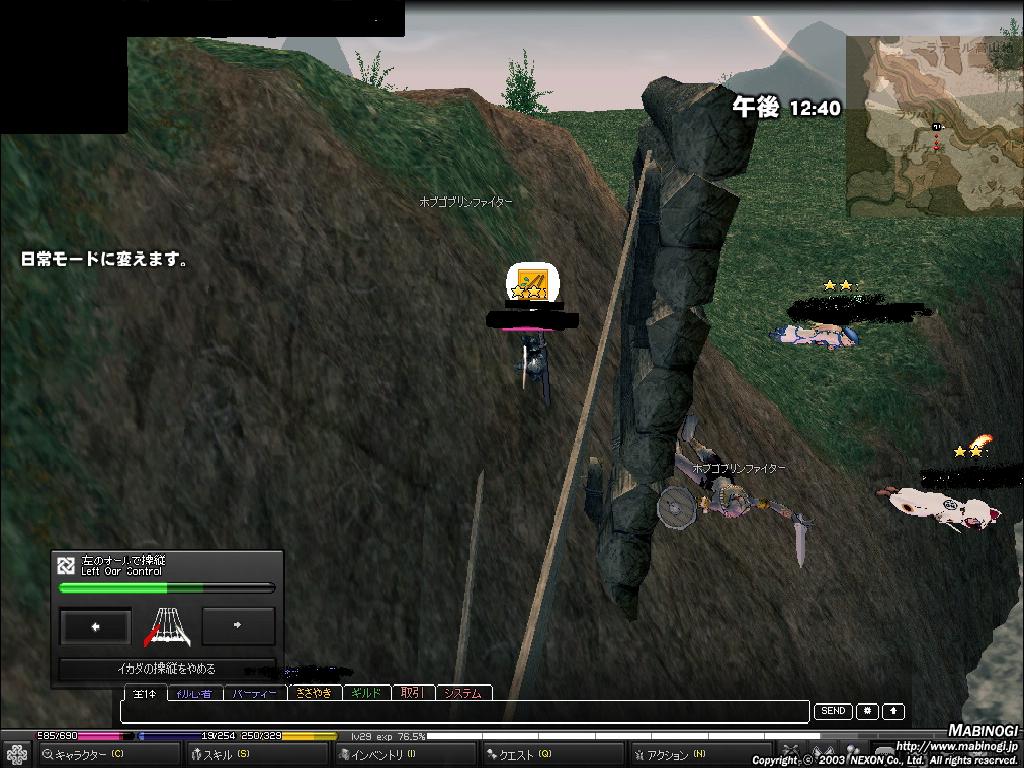Select the パーティー chat tab
This screenshot has width=1024, height=768.
(254, 693)
